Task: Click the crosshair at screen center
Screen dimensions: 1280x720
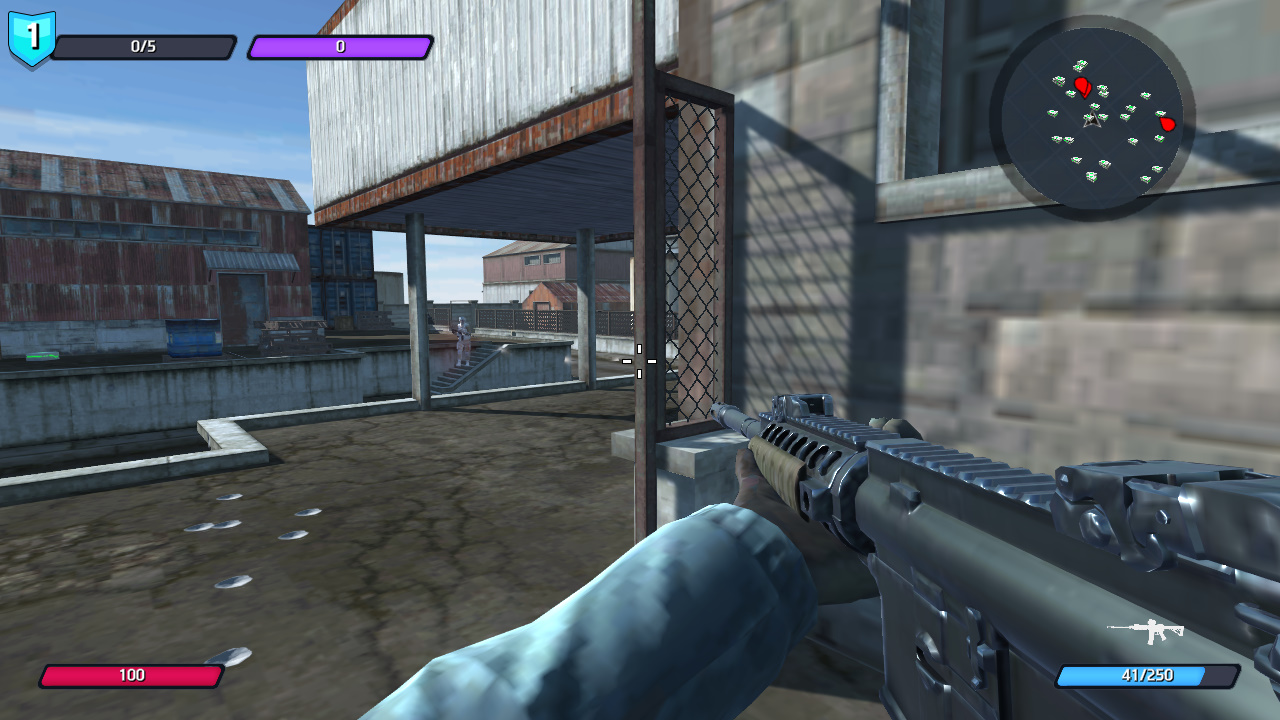Action: [640, 360]
